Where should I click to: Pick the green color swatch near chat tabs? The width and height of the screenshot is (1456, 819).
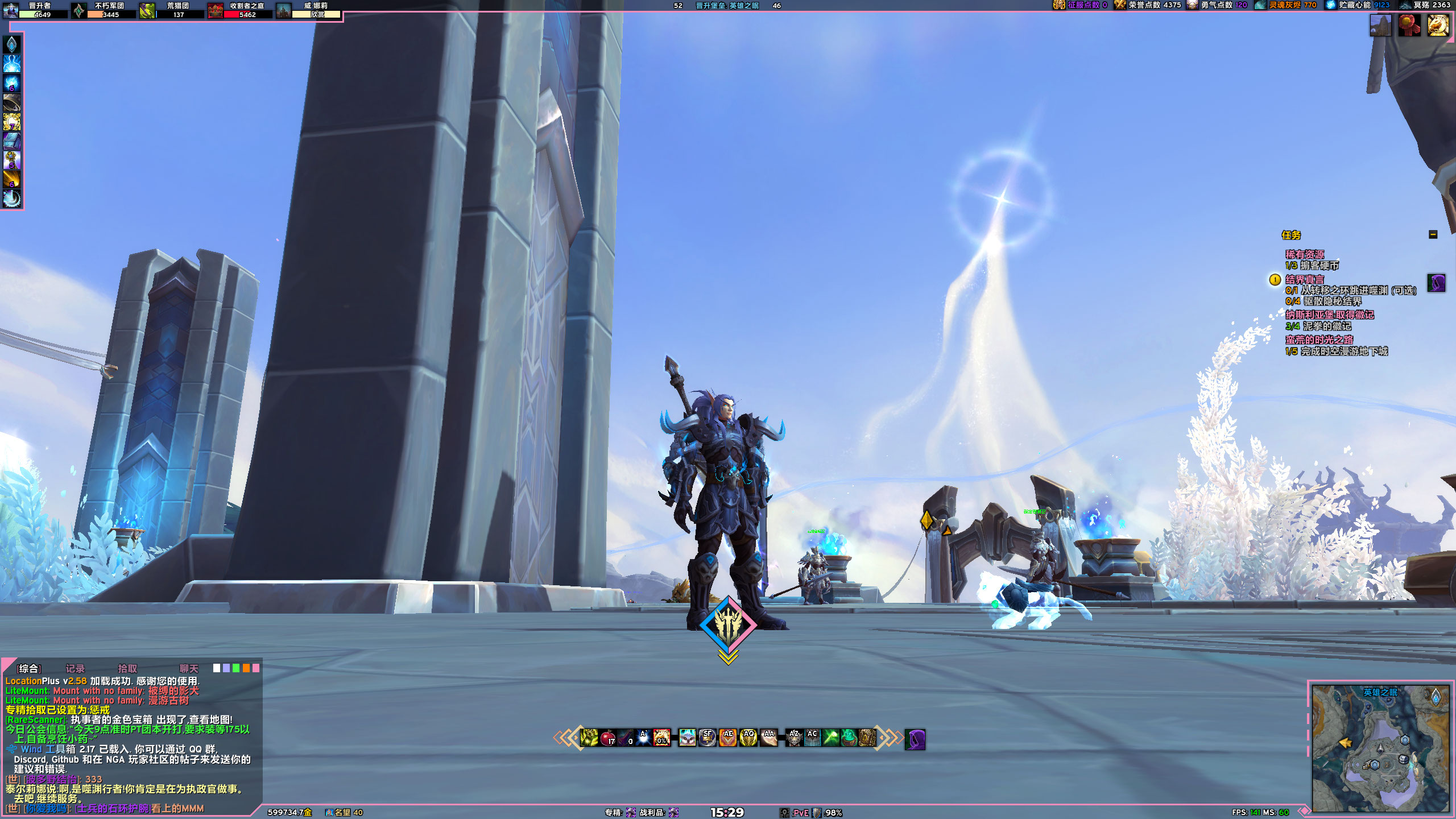click(x=235, y=668)
